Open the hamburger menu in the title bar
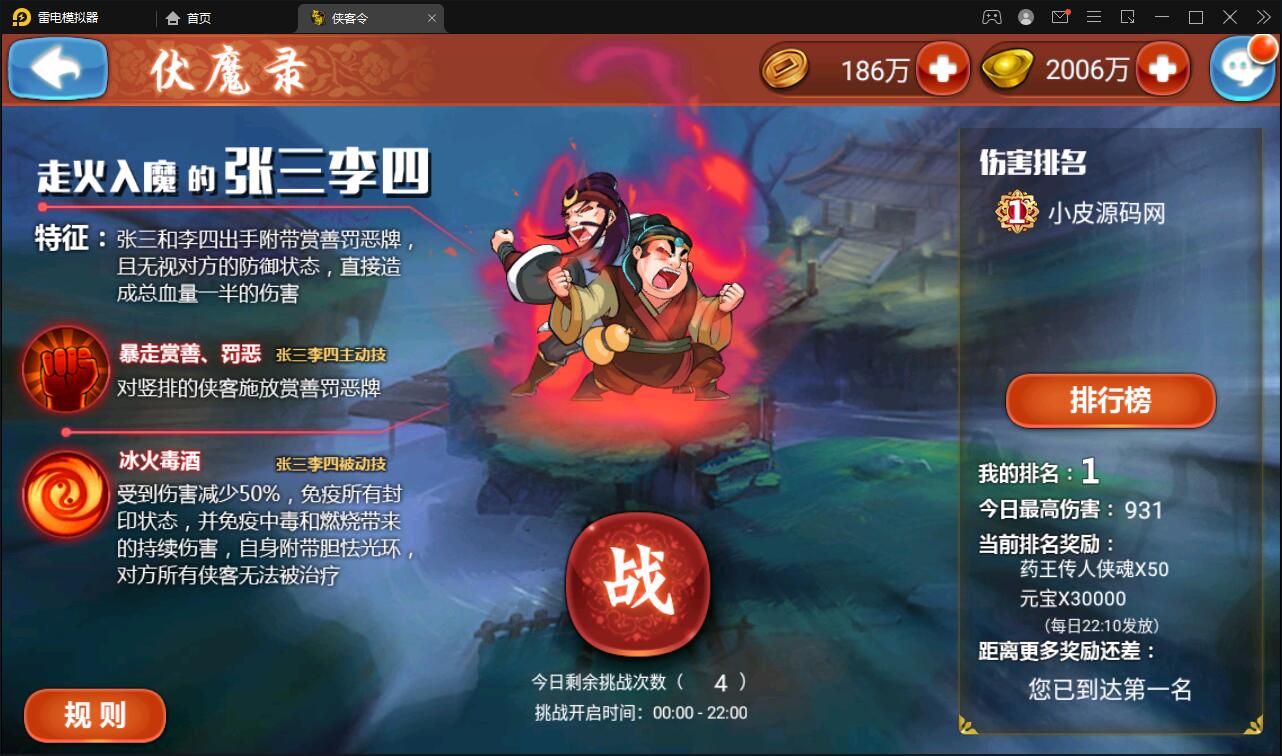Image resolution: width=1282 pixels, height=756 pixels. [x=1093, y=17]
